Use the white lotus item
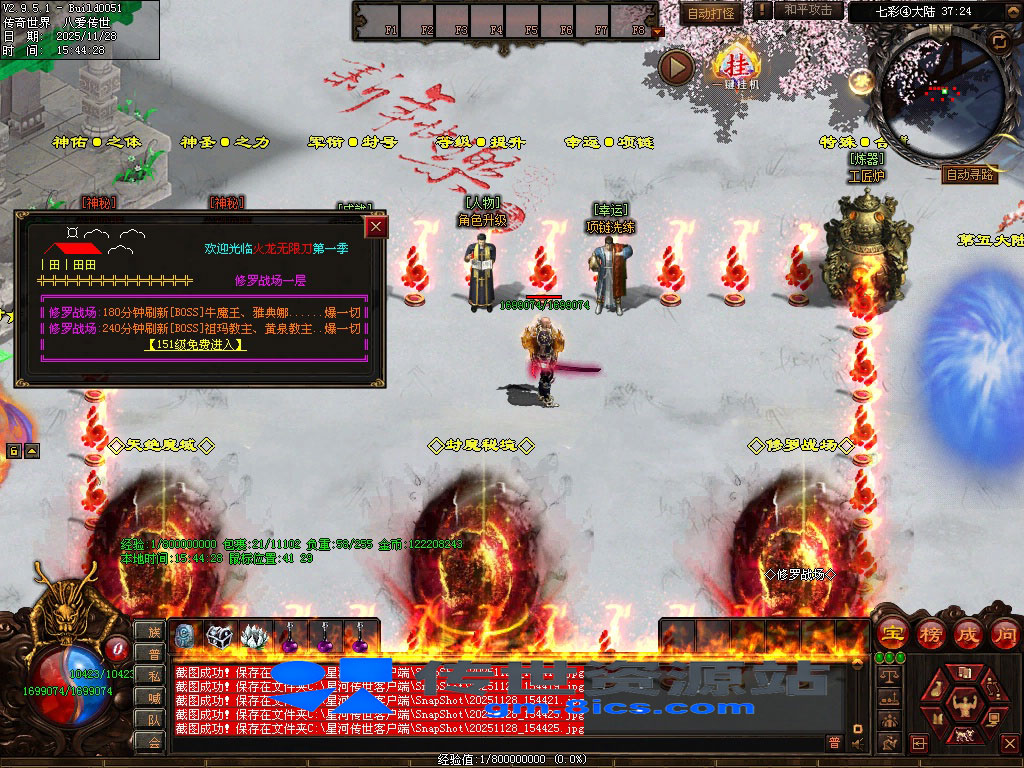 coord(252,636)
